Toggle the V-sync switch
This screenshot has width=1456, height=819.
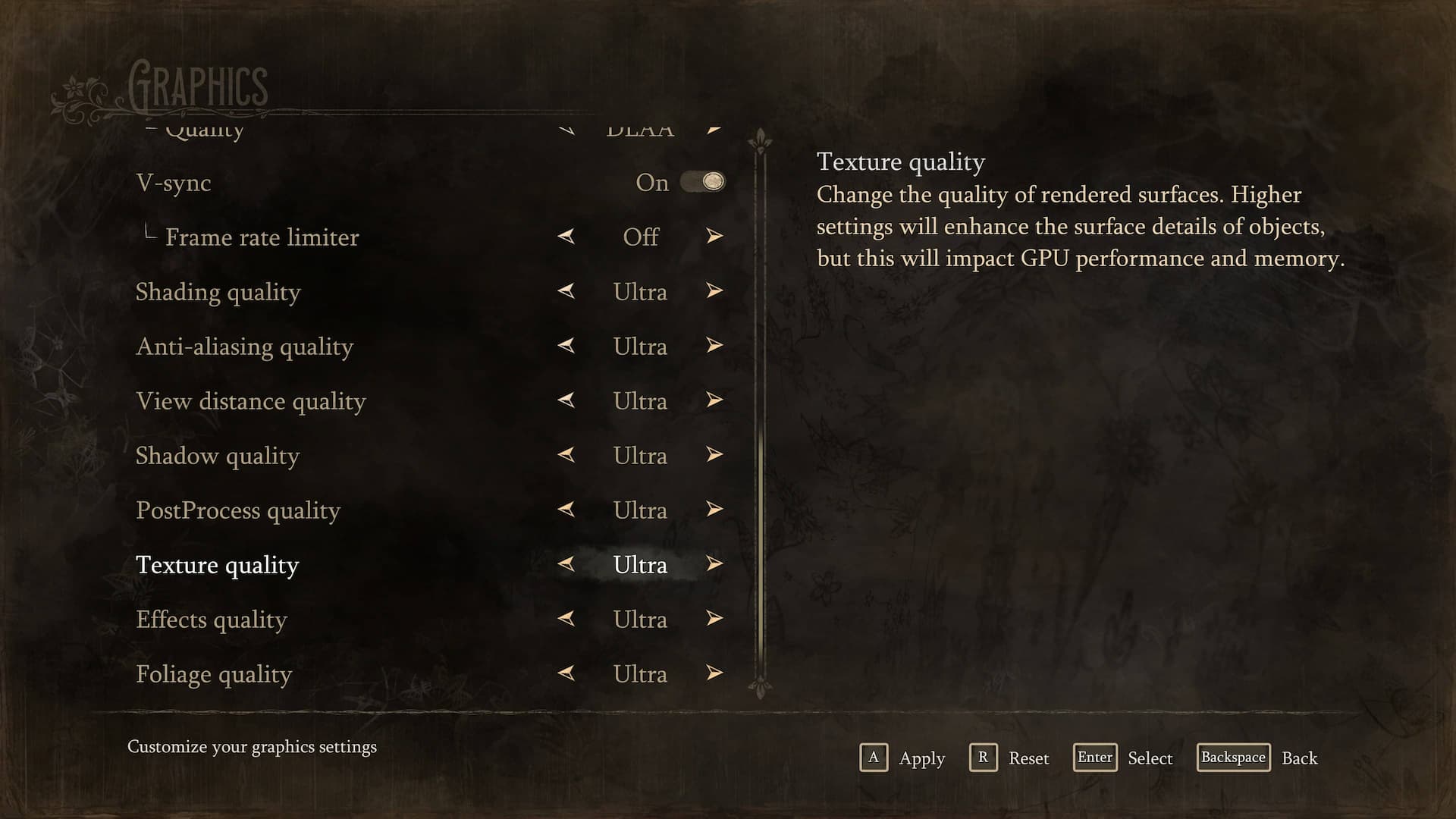click(702, 182)
